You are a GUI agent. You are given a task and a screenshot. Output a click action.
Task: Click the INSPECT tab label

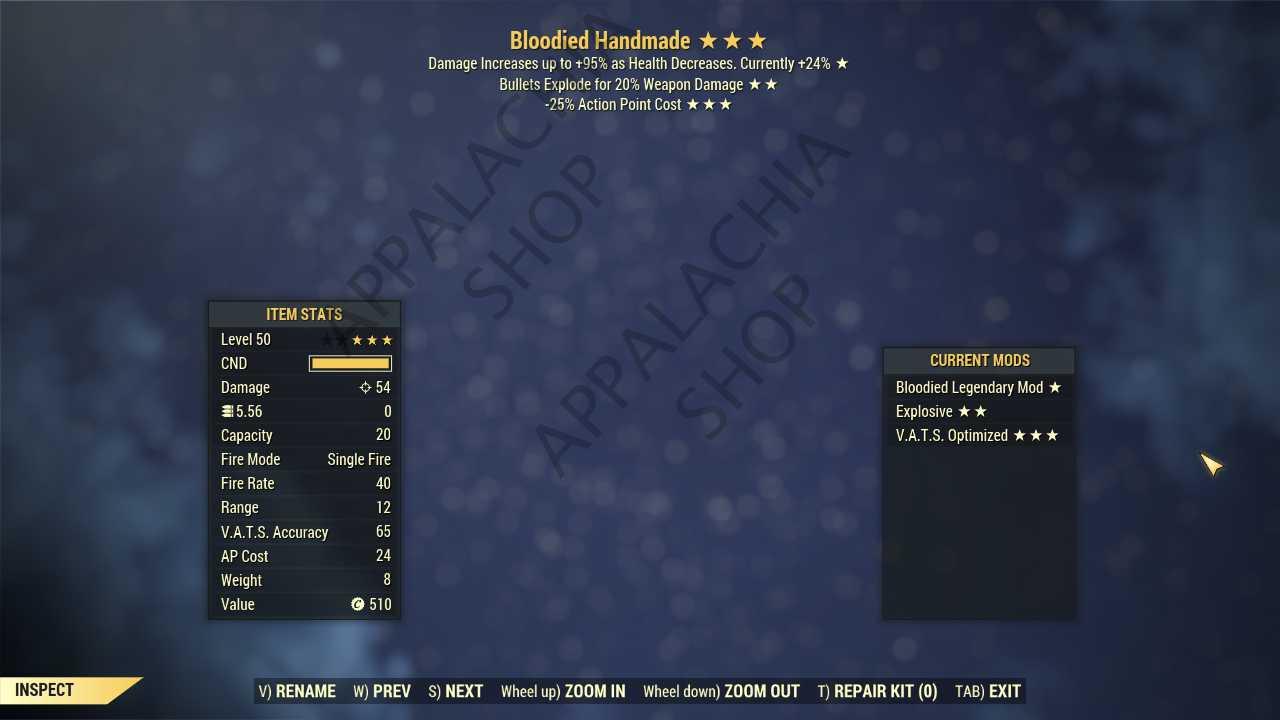pyautogui.click(x=43, y=689)
